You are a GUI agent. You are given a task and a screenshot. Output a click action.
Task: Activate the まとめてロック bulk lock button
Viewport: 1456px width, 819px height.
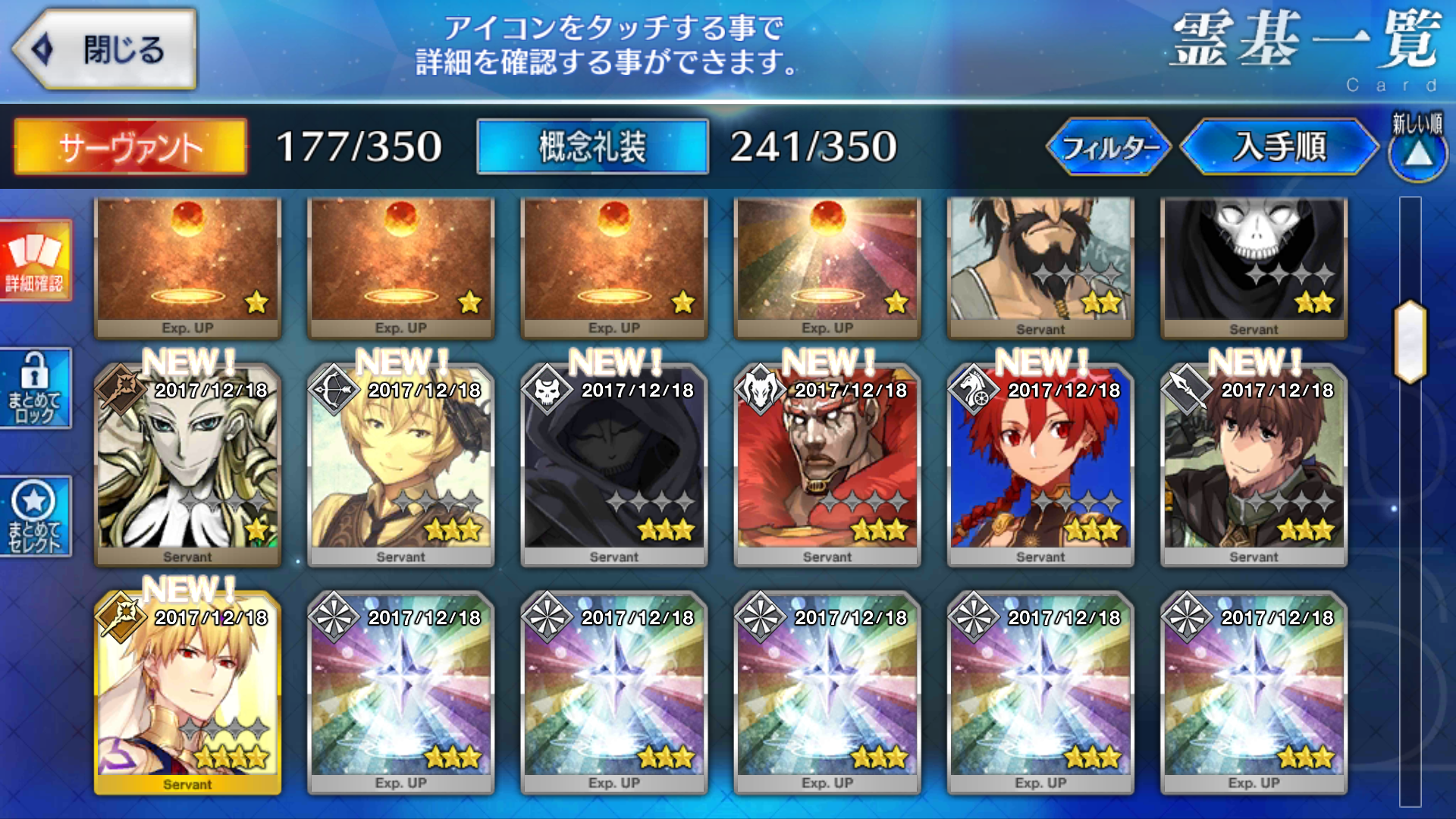coord(35,388)
